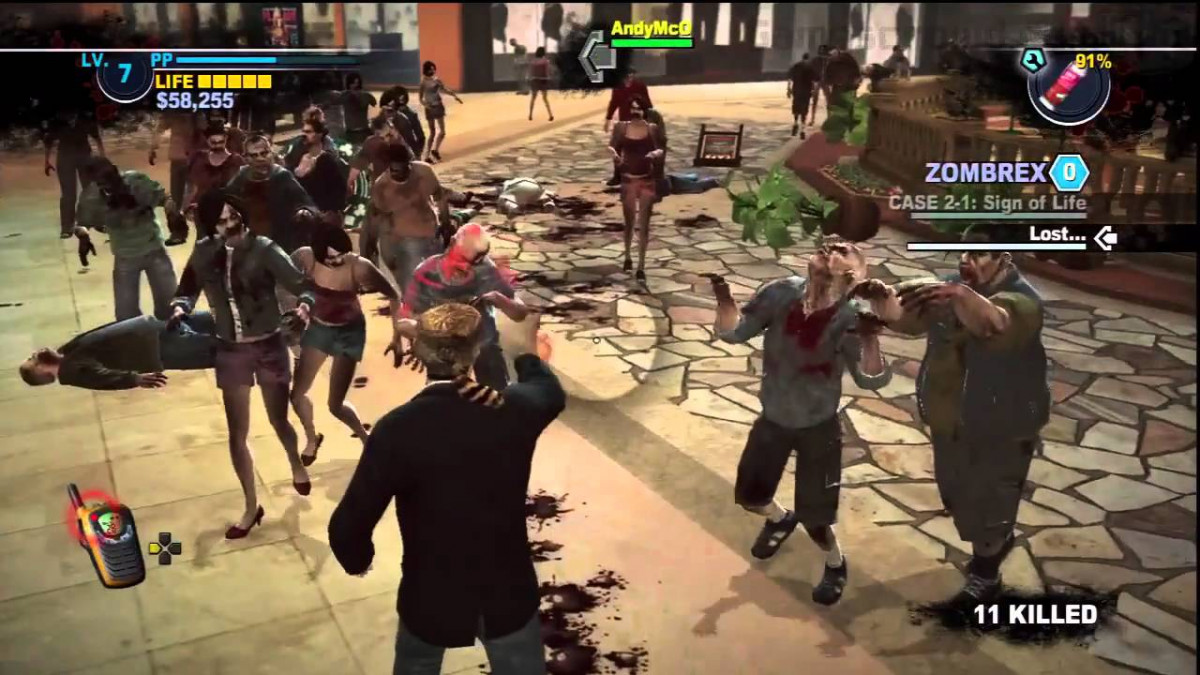Click the AndyMcQ co-op player tag
Screen dimensions: 1200x675
652,28
